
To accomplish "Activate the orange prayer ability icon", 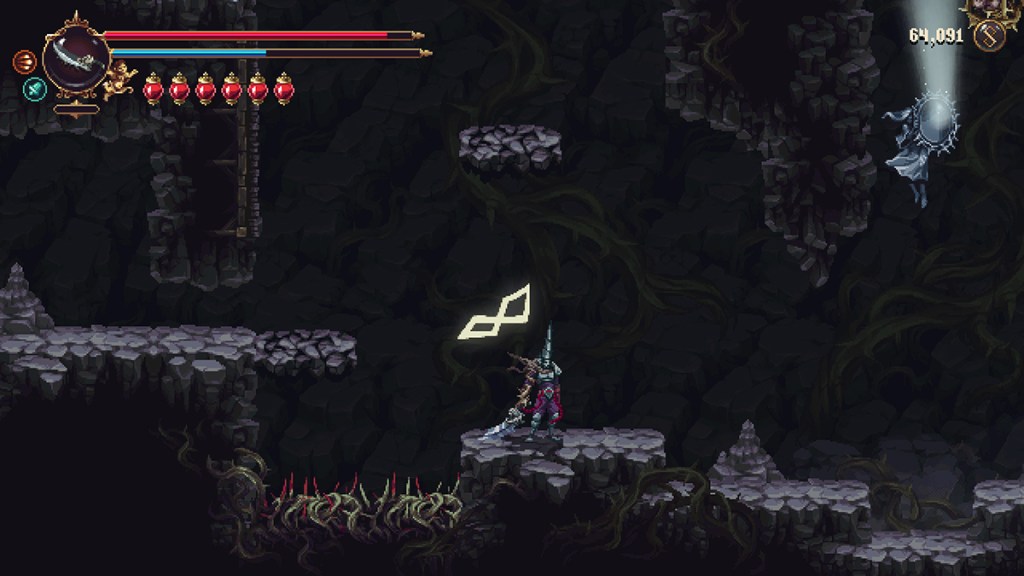I will 24,62.
